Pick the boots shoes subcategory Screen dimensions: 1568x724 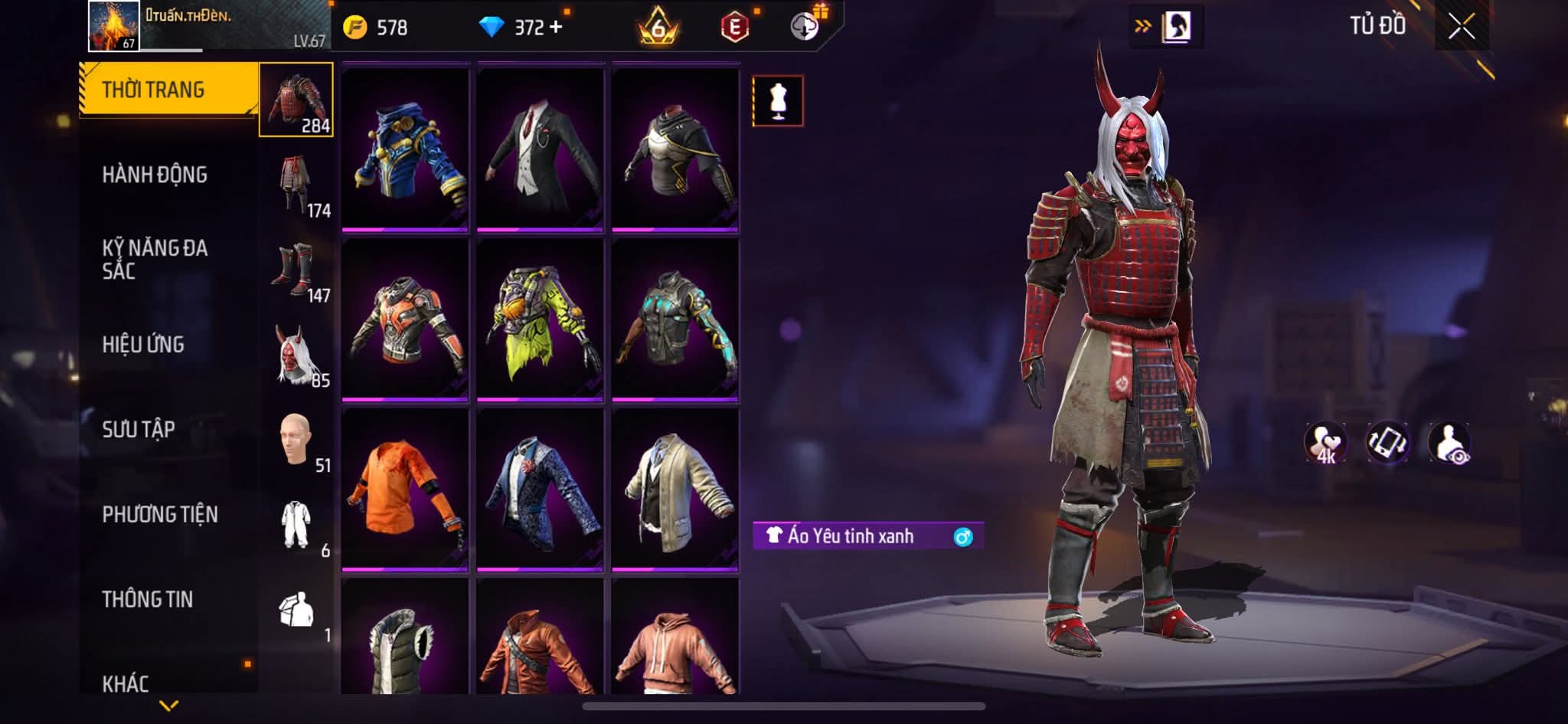pos(296,270)
